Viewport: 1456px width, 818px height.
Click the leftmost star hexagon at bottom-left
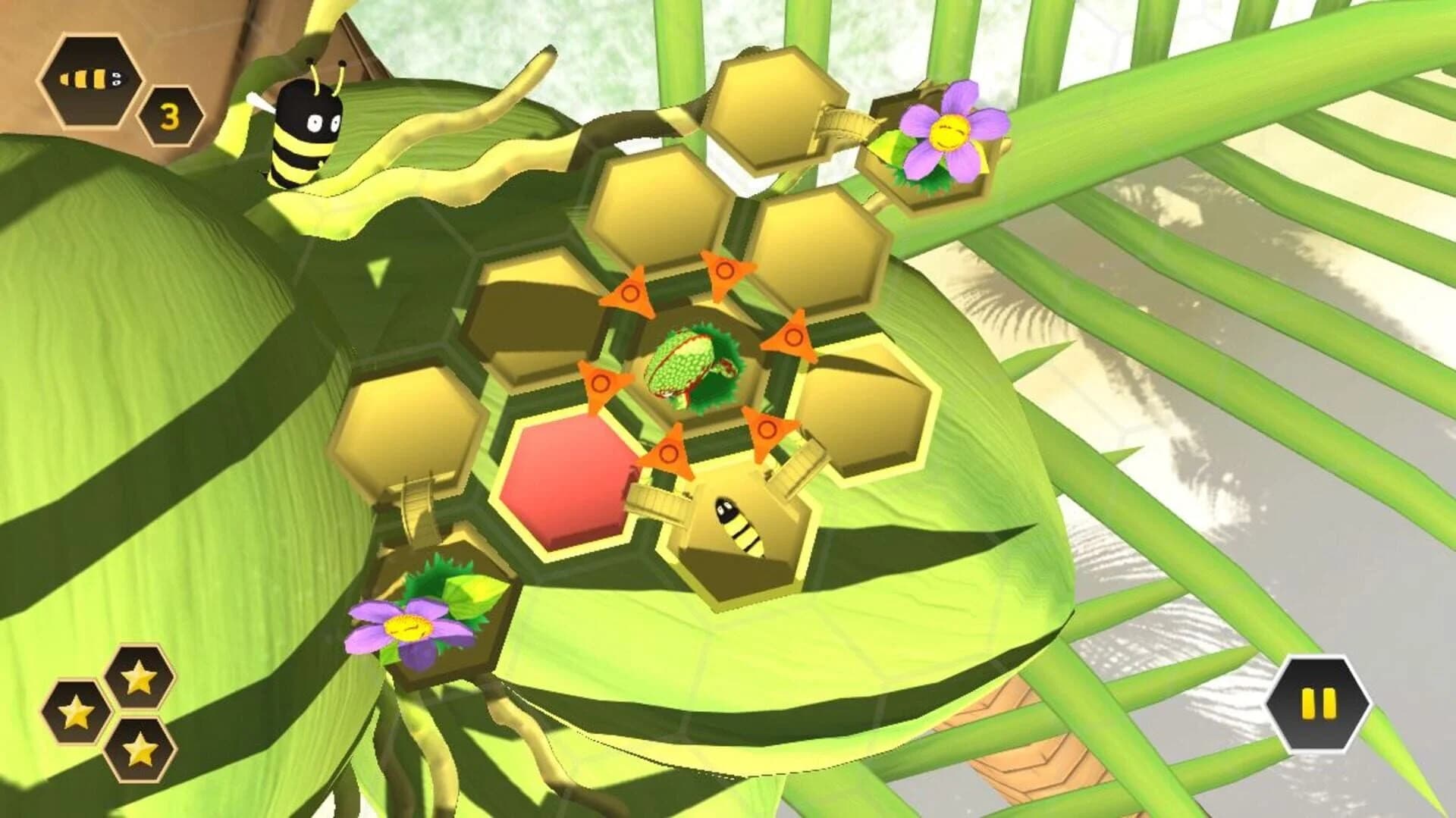click(x=77, y=713)
